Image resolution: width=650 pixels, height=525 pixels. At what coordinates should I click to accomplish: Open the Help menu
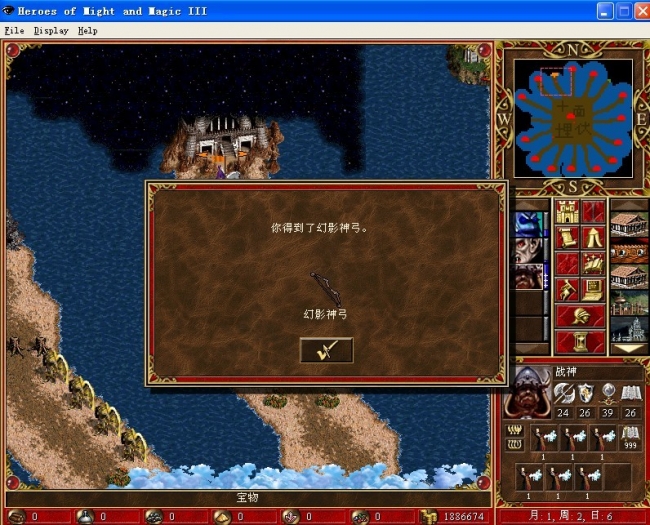point(88,30)
